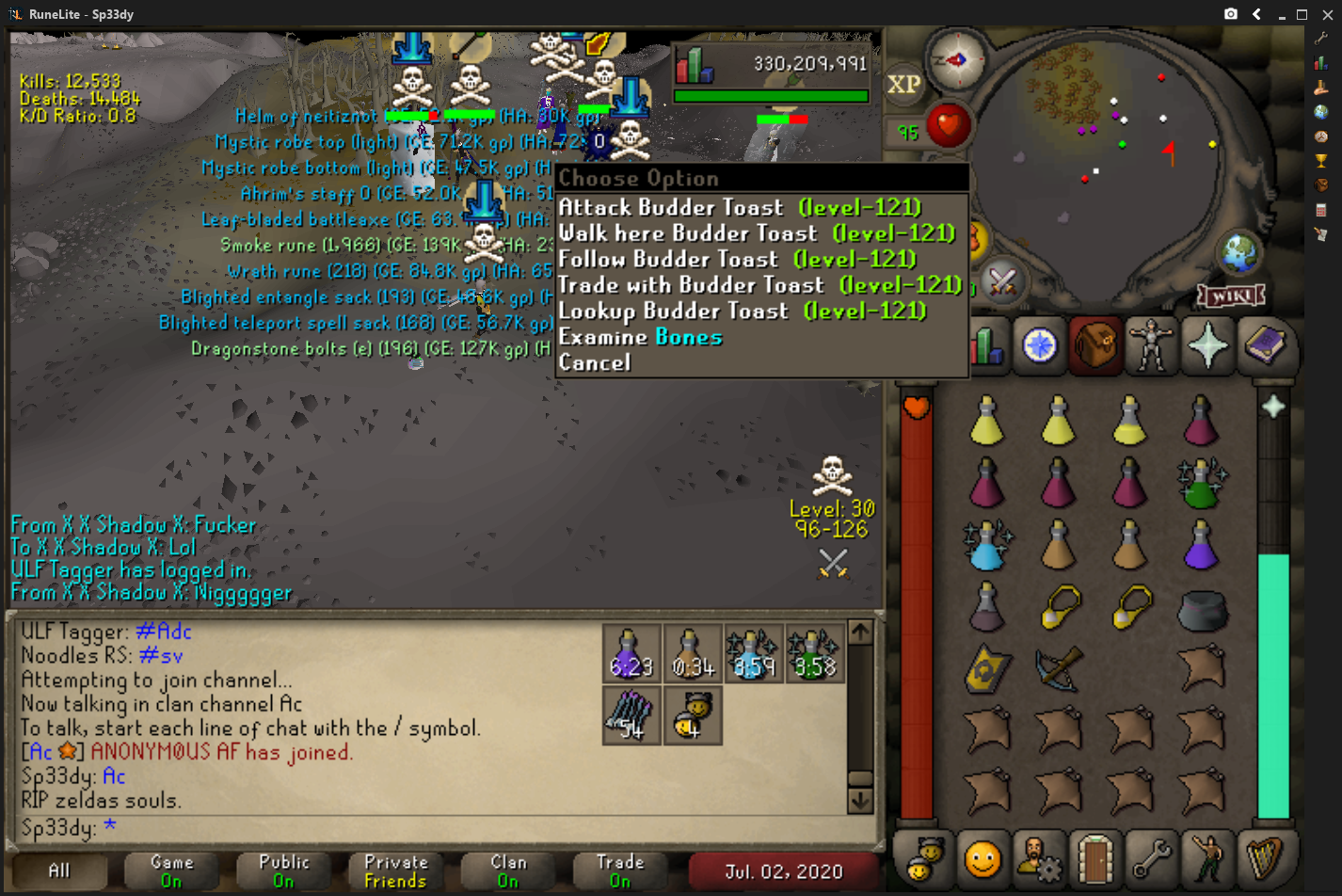Switch to the Trade chat tab
This screenshot has width=1342, height=896.
(x=620, y=871)
